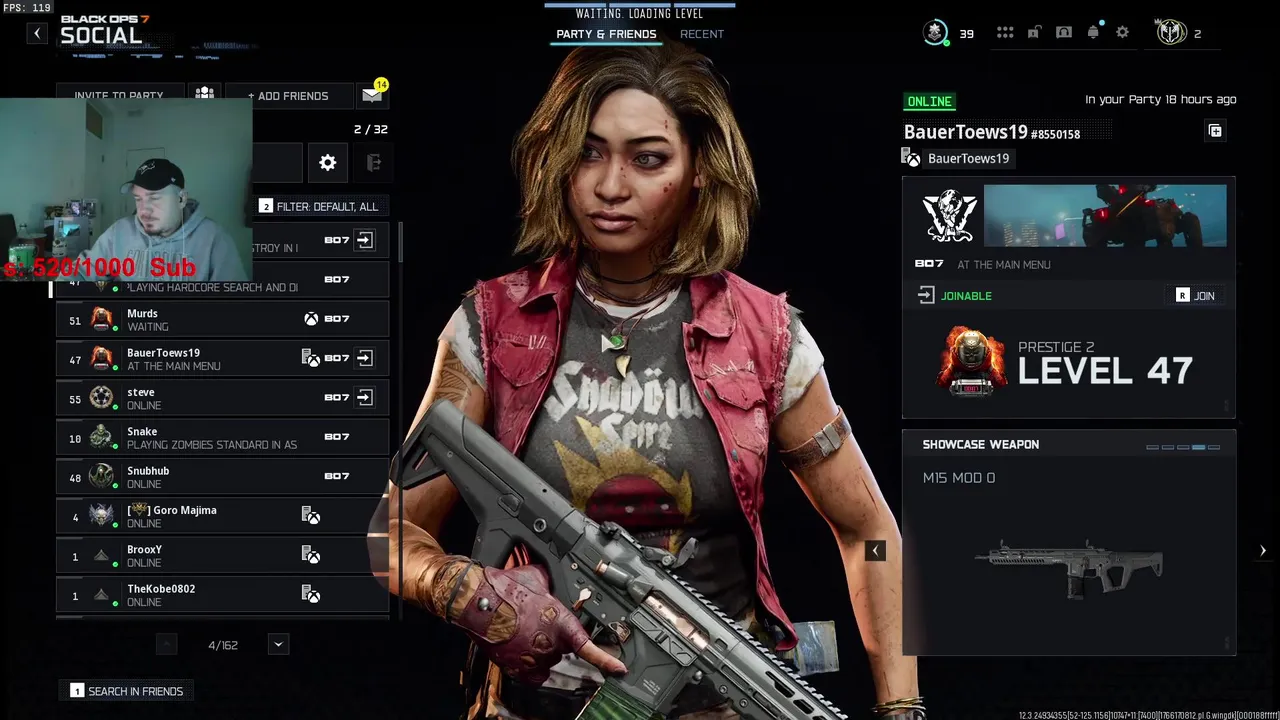Click the Add Friends button

(x=288, y=96)
